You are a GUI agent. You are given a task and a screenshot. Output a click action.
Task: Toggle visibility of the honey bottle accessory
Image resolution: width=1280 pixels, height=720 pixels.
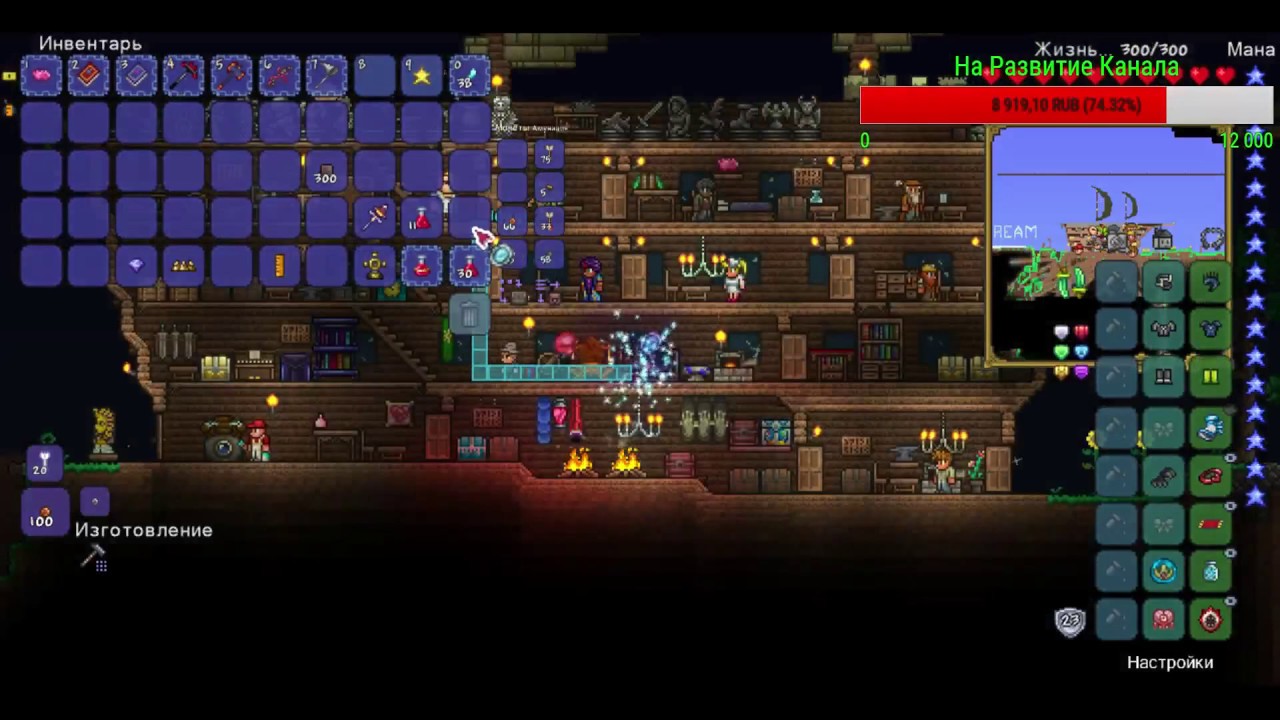[1229, 550]
